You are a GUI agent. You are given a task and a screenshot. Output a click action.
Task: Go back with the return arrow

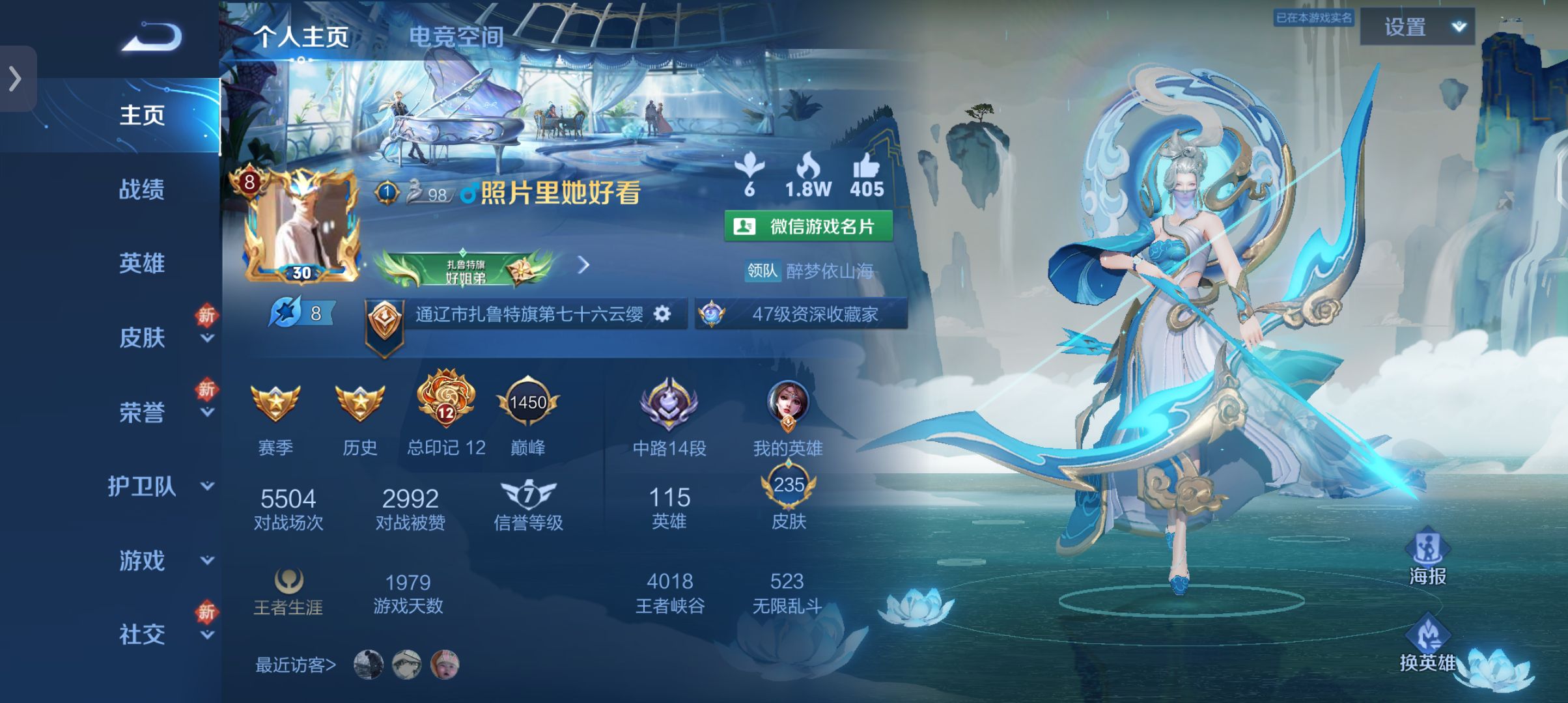151,36
